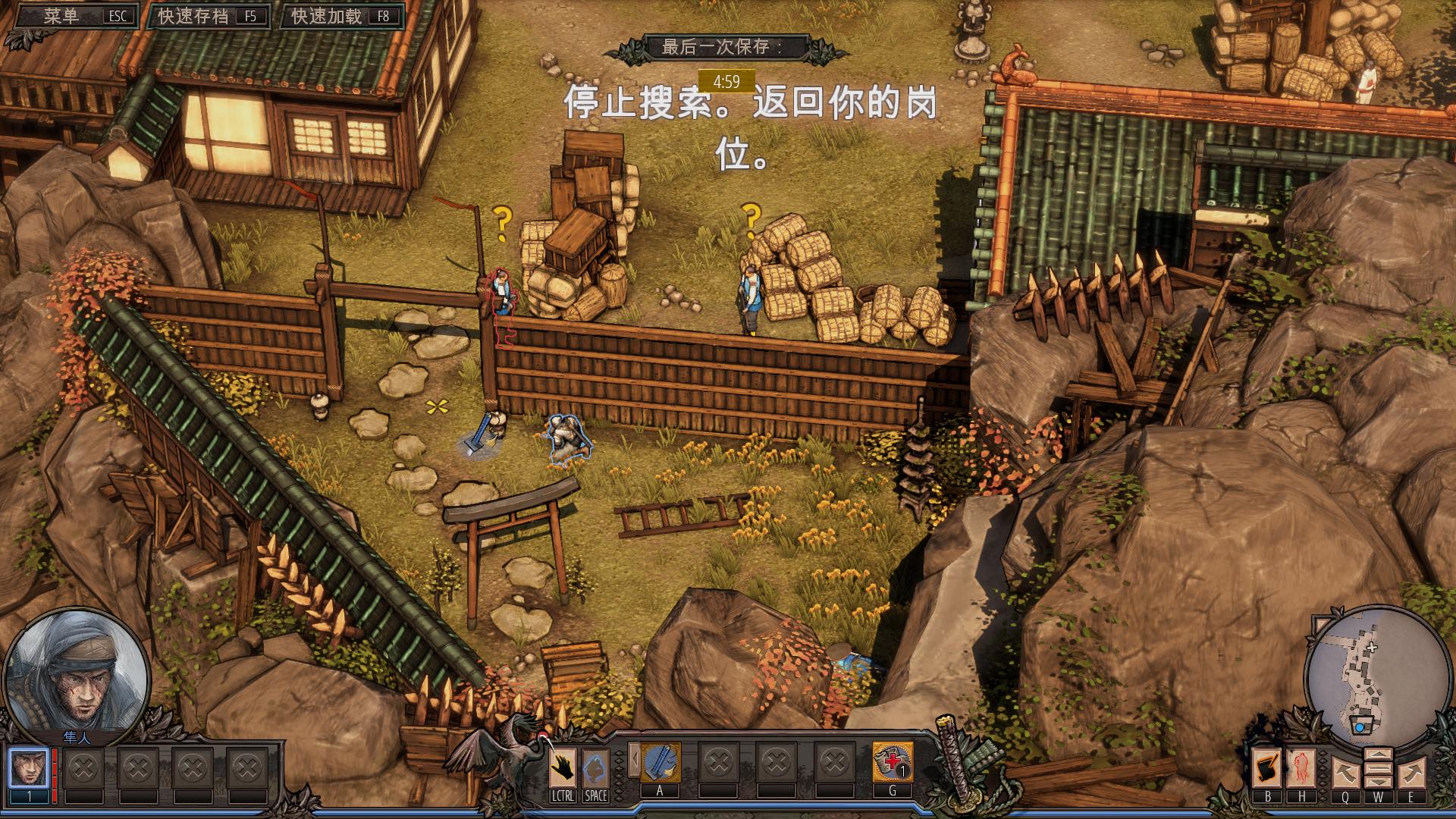
Task: Rotate the camera right with the arrow button
Action: tap(1411, 772)
